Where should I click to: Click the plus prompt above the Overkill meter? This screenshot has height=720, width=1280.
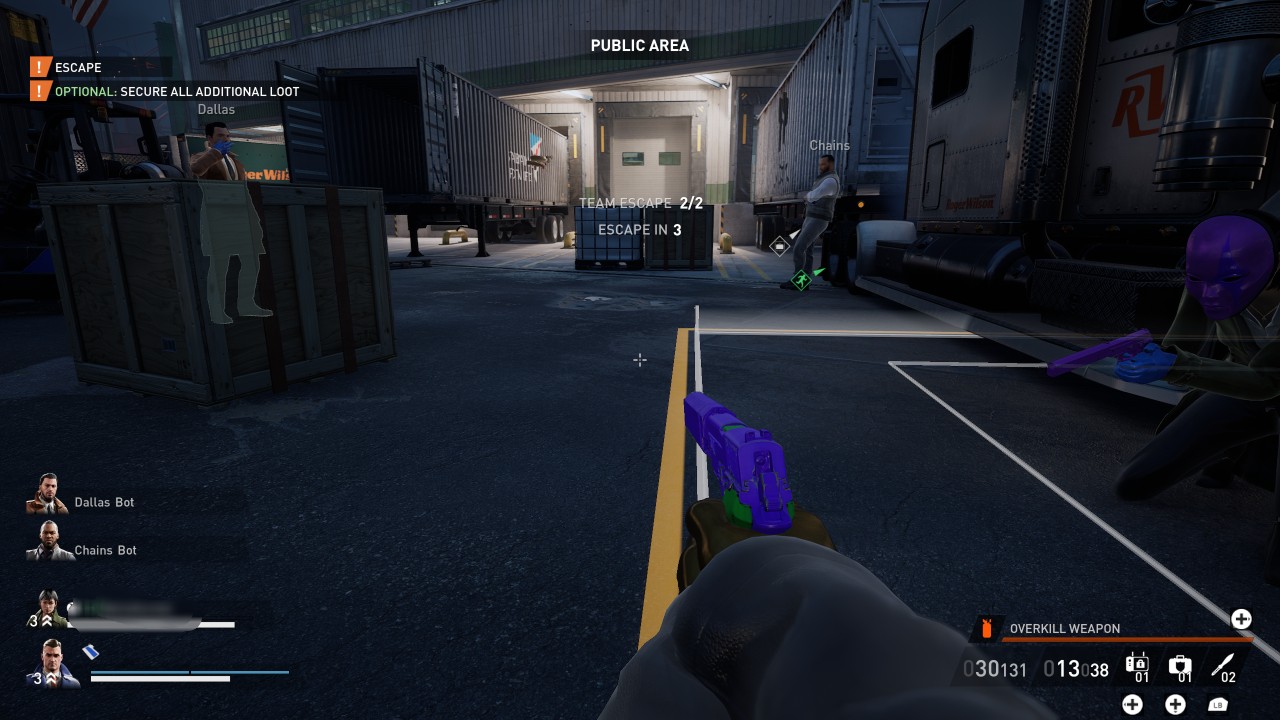click(x=1241, y=619)
